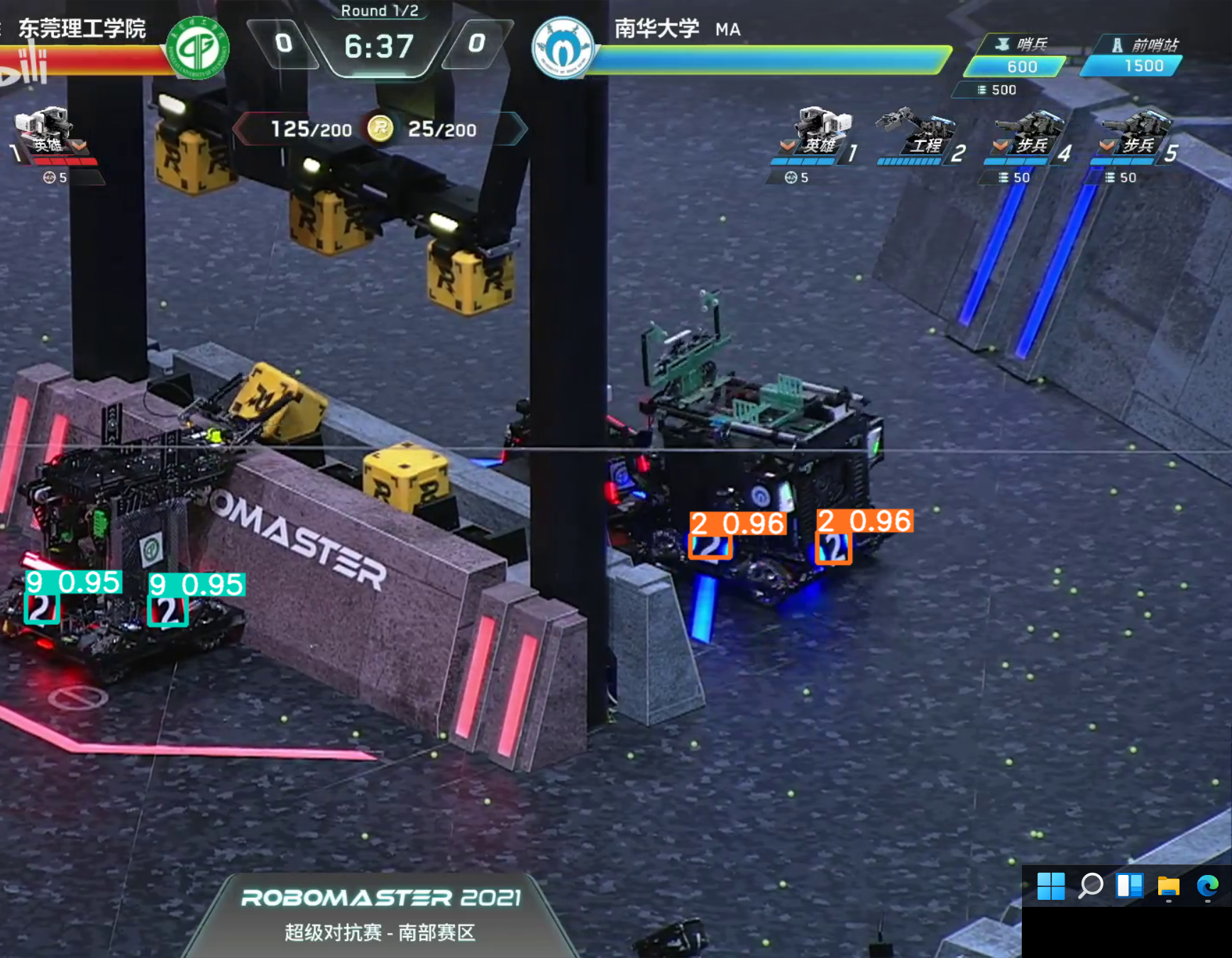Launch Microsoft Edge from the taskbar

click(1207, 886)
